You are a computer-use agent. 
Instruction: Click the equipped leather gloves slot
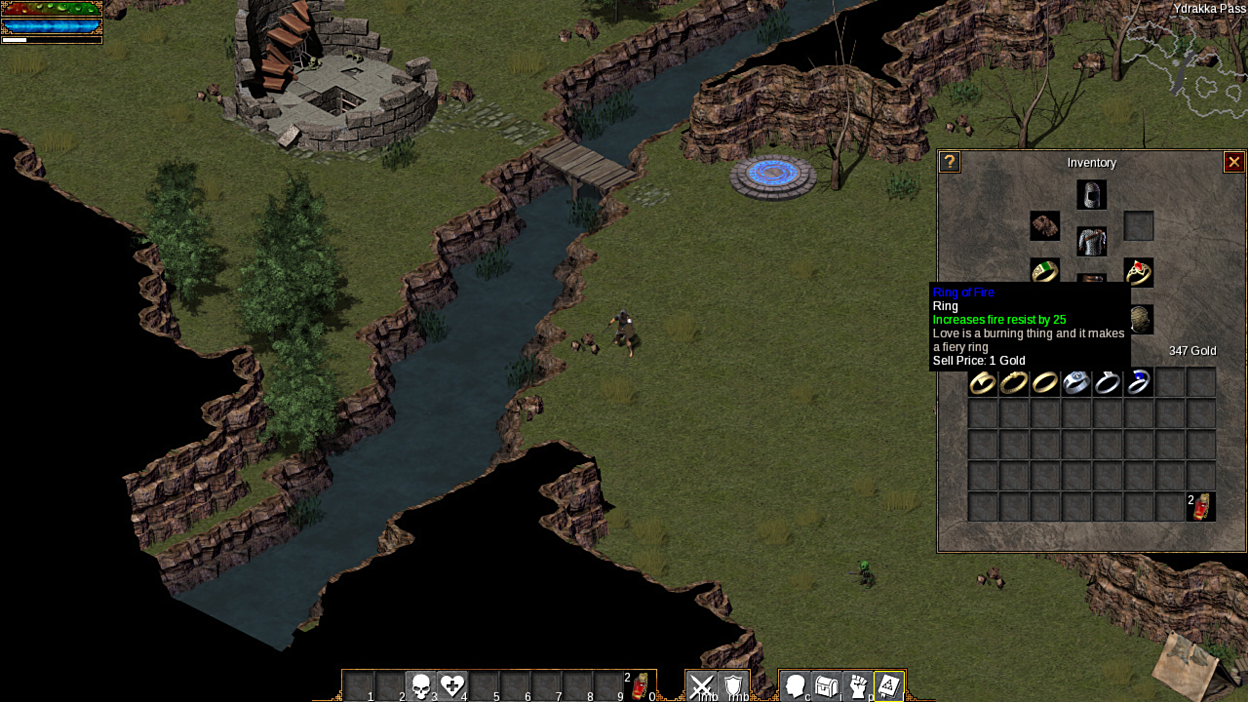click(x=1045, y=226)
